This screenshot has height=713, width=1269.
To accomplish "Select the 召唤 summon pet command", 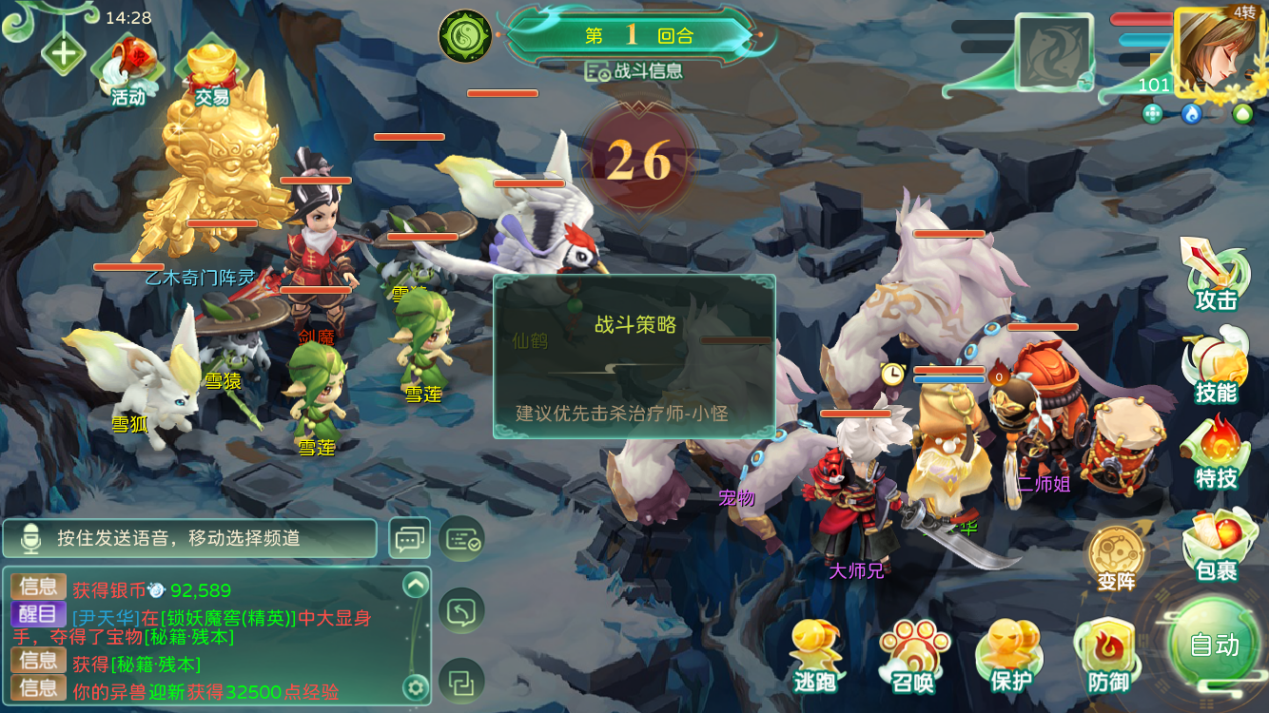I will pyautogui.click(x=913, y=656).
